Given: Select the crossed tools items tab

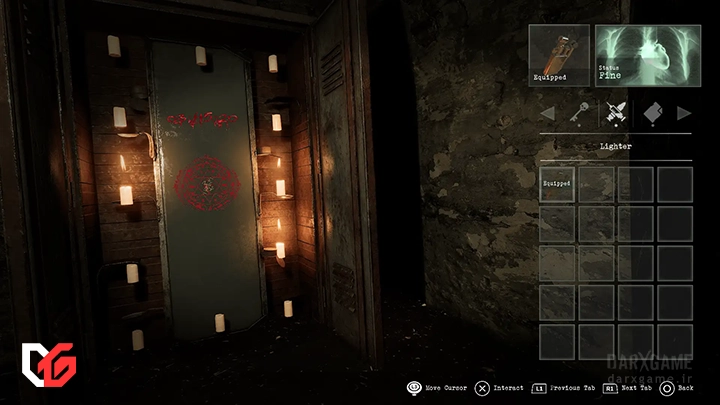Looking at the screenshot, I should (615, 113).
